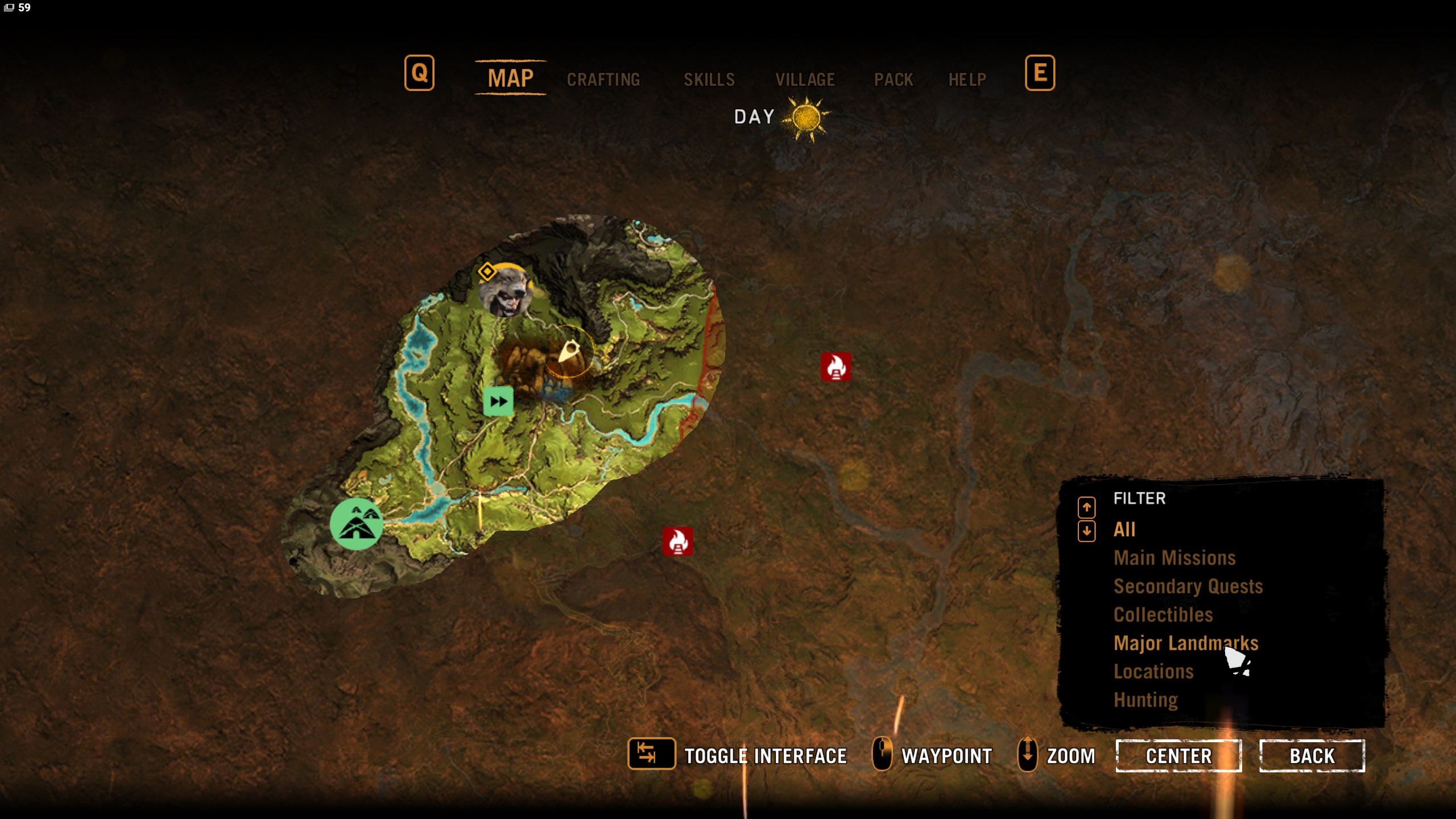Click the filter down arrow
1456x819 pixels.
tap(1086, 531)
